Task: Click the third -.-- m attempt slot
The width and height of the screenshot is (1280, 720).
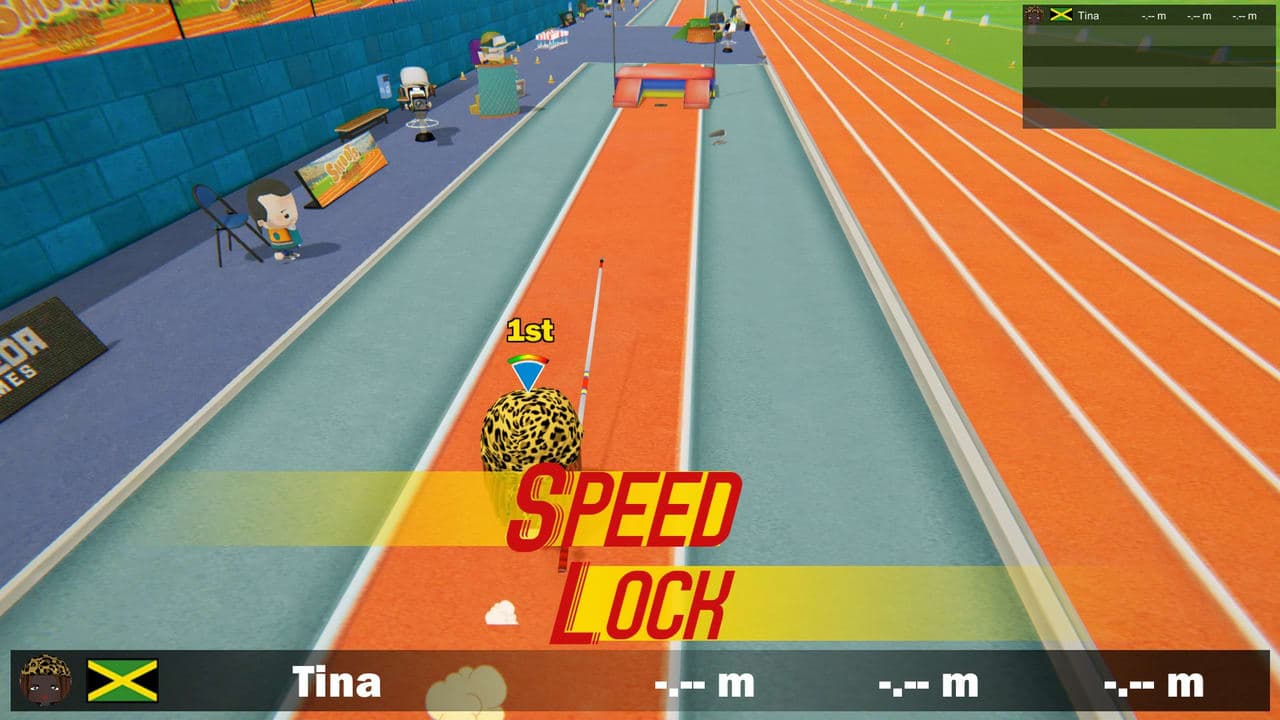Action: (1150, 684)
